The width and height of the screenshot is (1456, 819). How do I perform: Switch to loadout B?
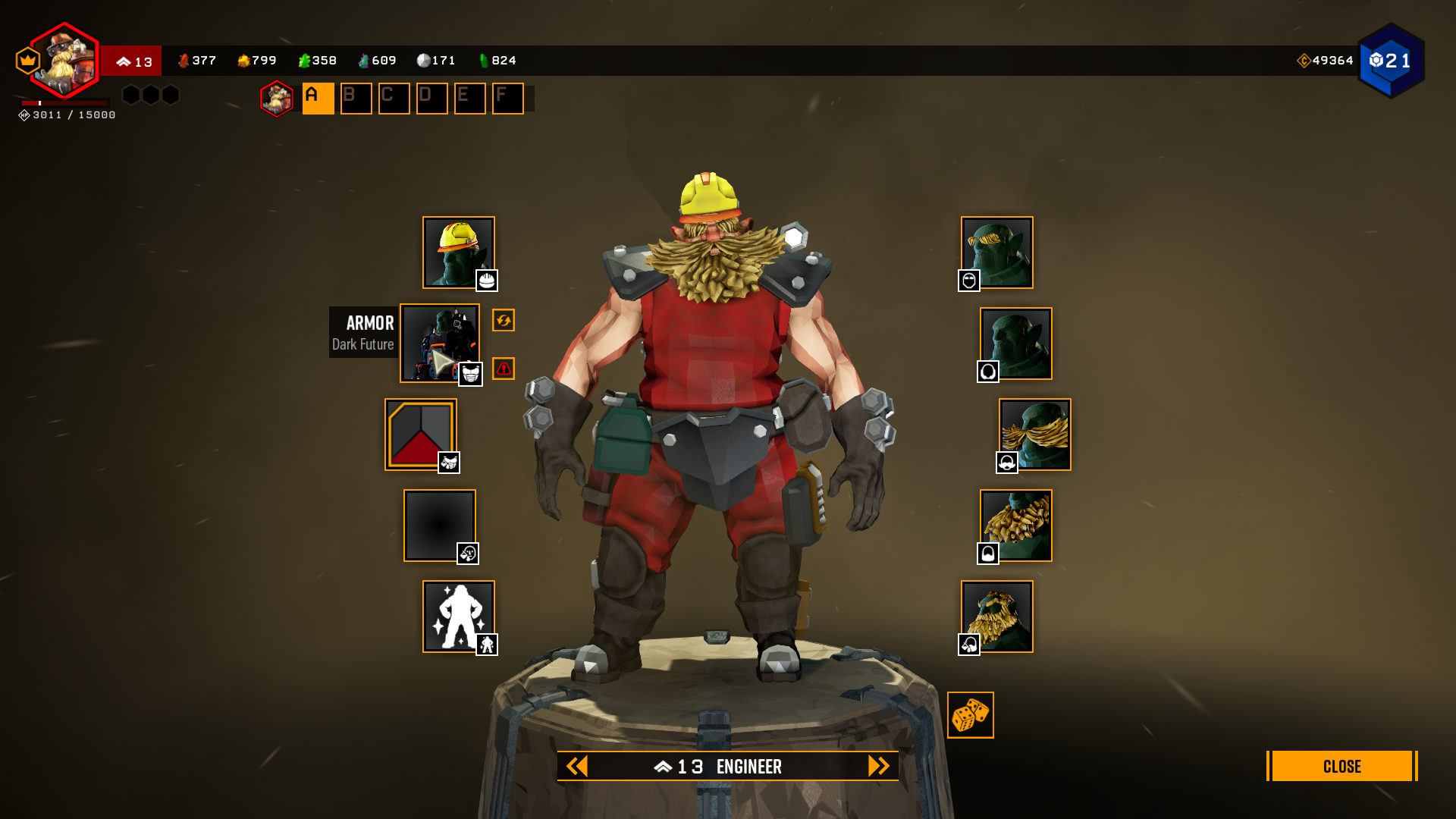click(x=356, y=99)
